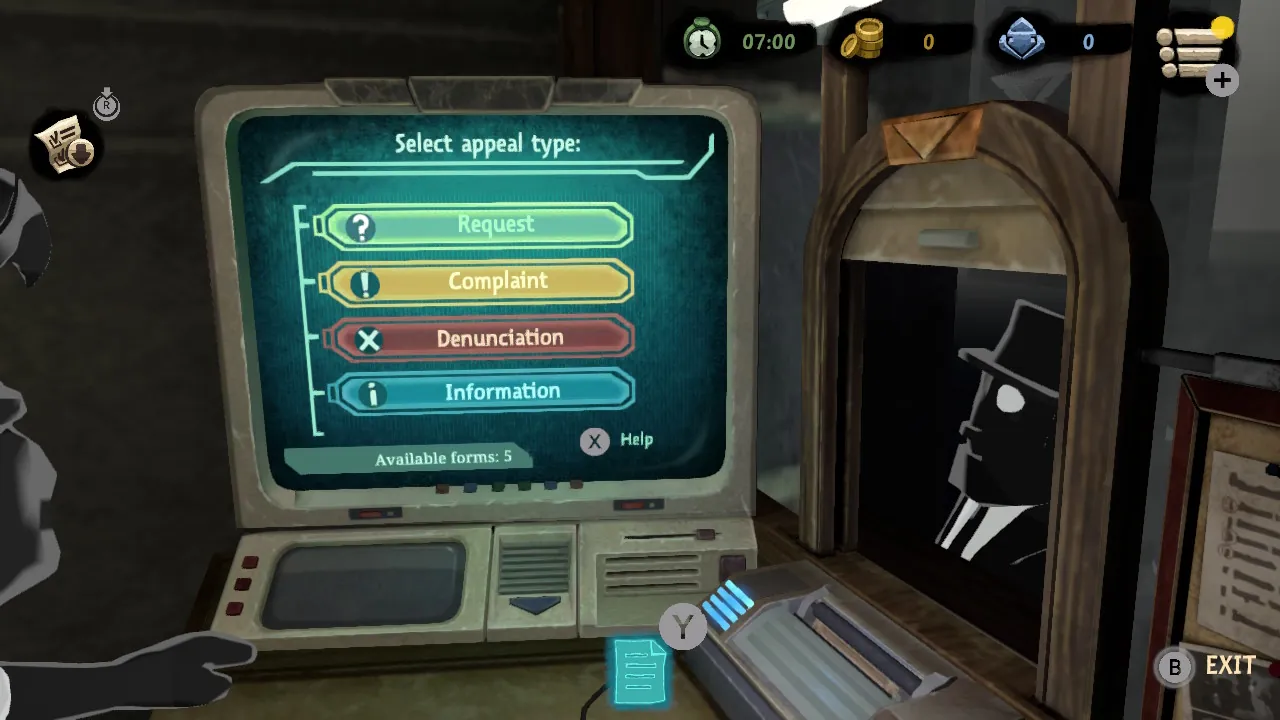Exit the terminal using the B EXIT button

(x=1175, y=667)
